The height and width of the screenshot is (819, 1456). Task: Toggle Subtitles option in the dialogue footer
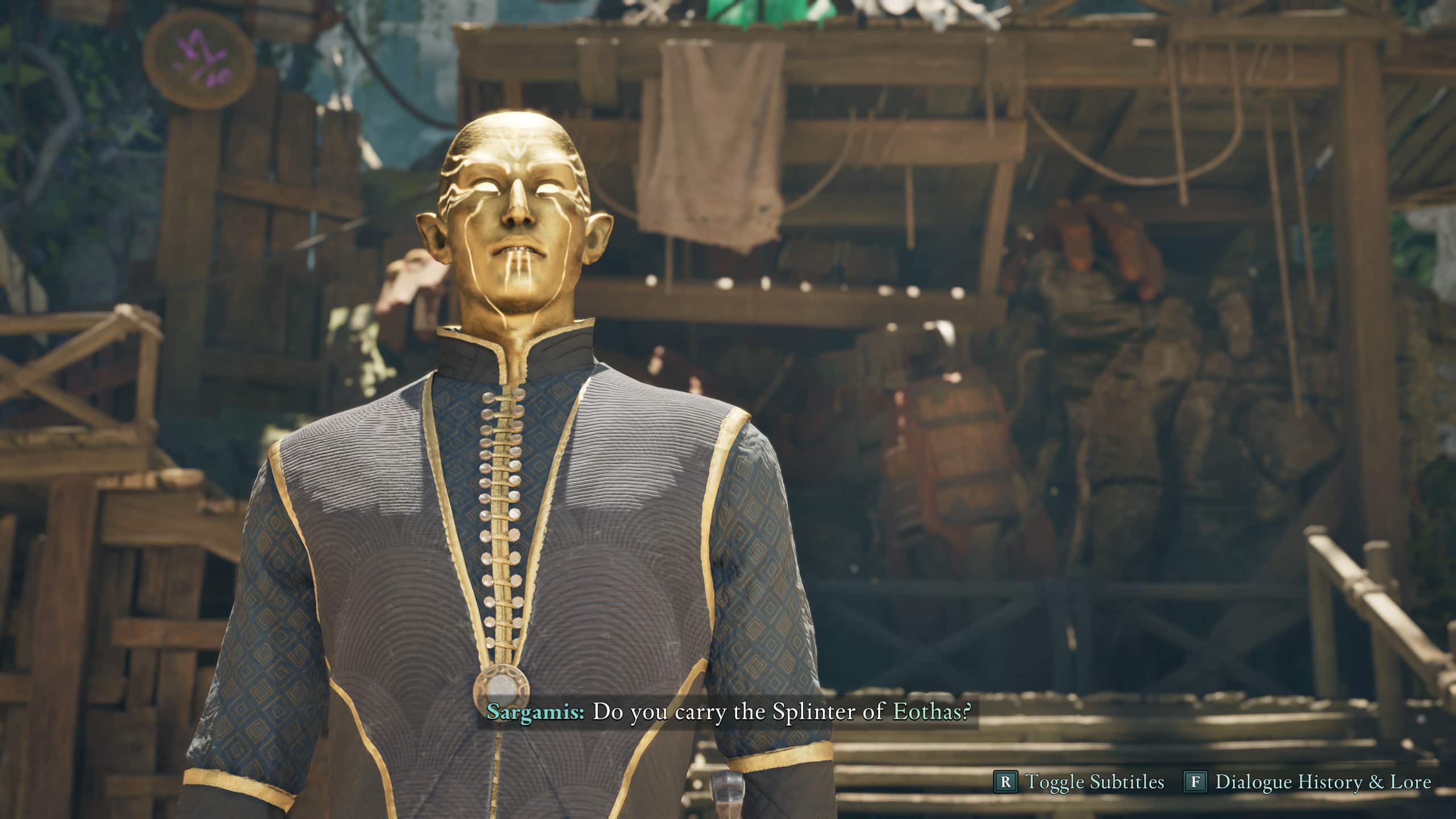pos(1078,782)
